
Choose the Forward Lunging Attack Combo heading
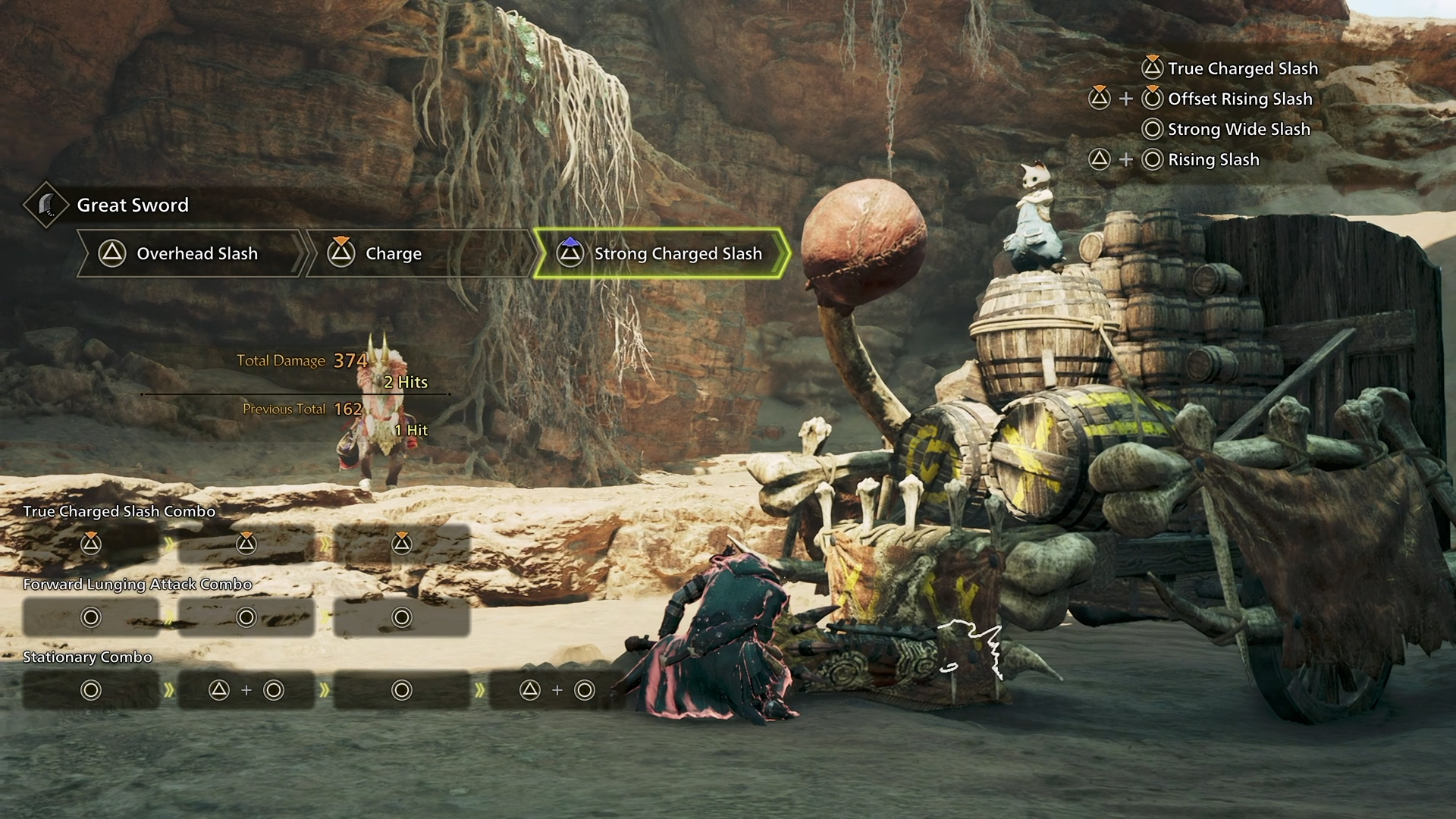point(137,584)
